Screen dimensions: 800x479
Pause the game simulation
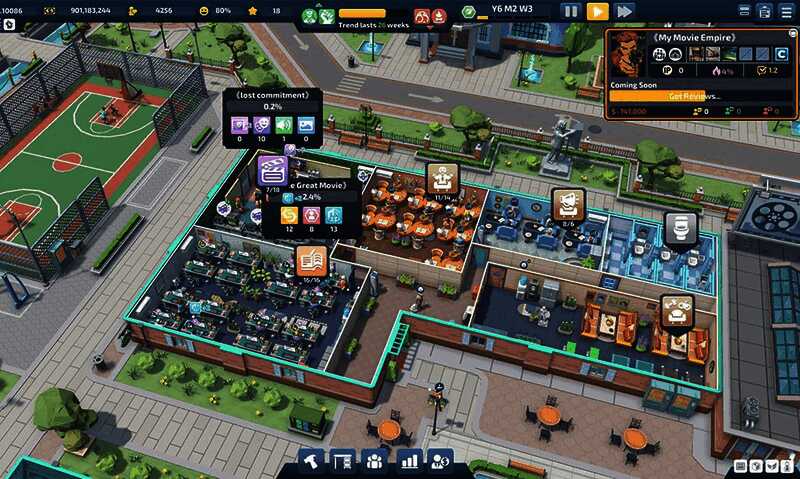[x=570, y=11]
